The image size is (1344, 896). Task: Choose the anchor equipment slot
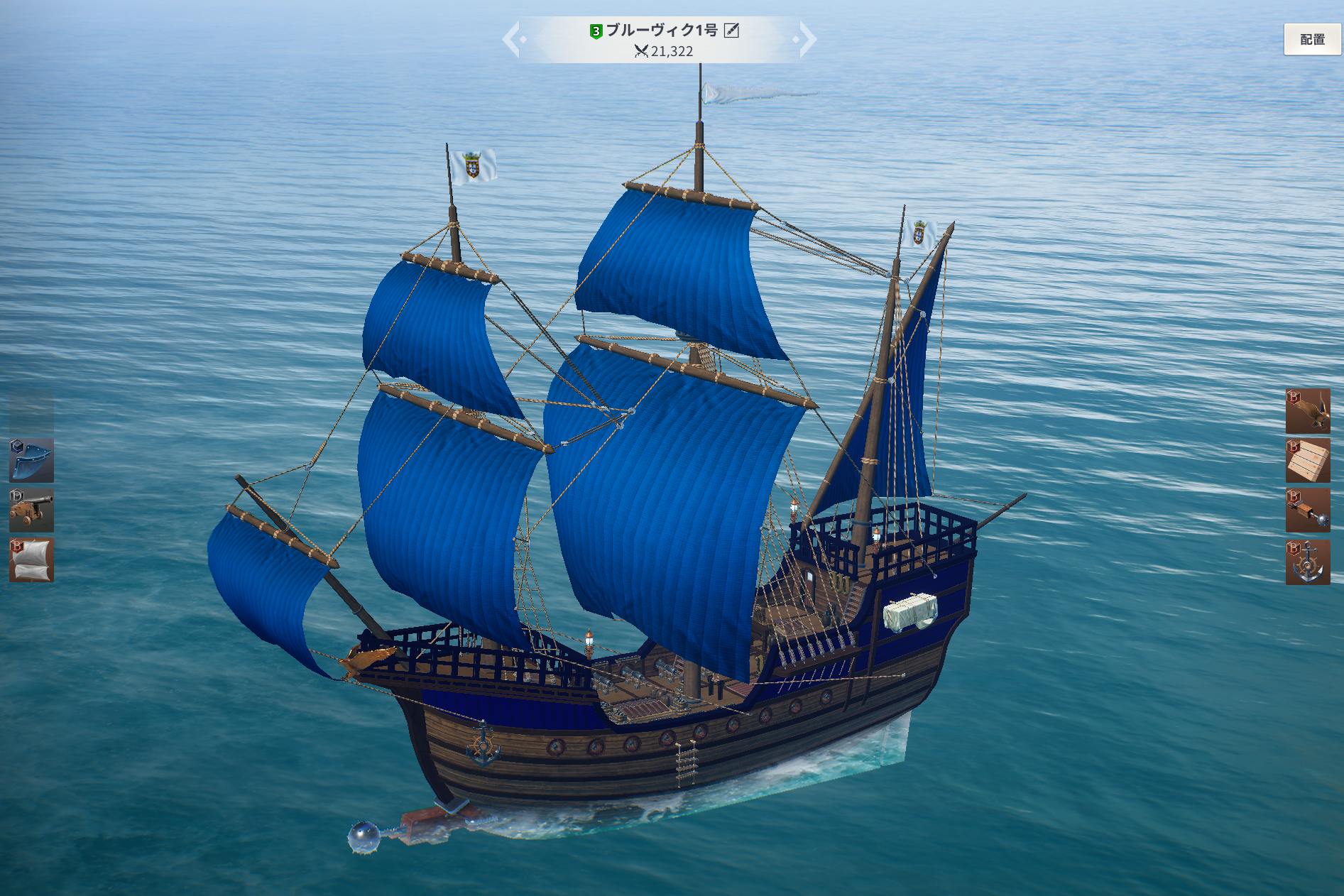pos(1307,562)
